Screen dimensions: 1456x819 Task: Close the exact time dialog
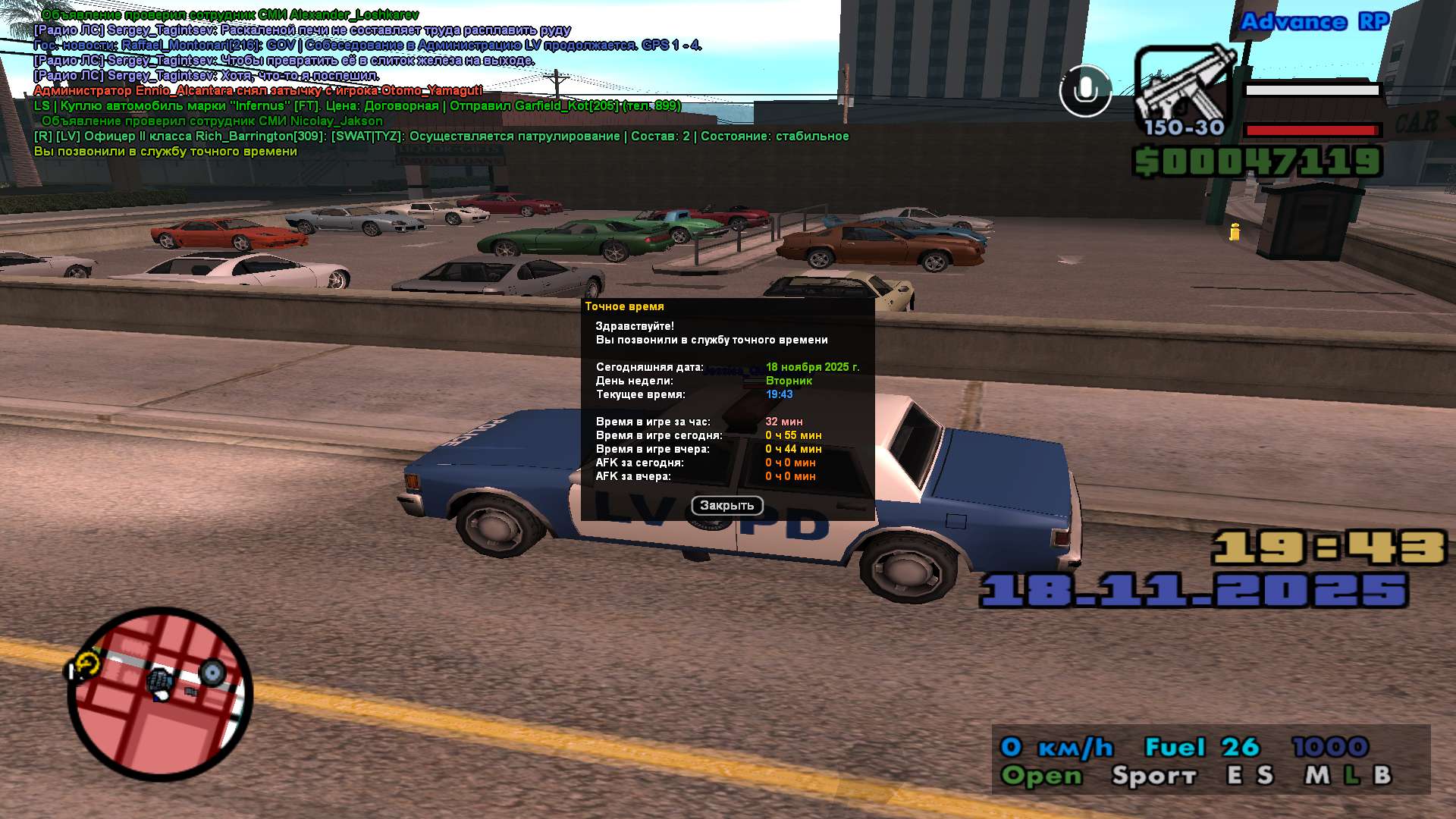click(726, 506)
